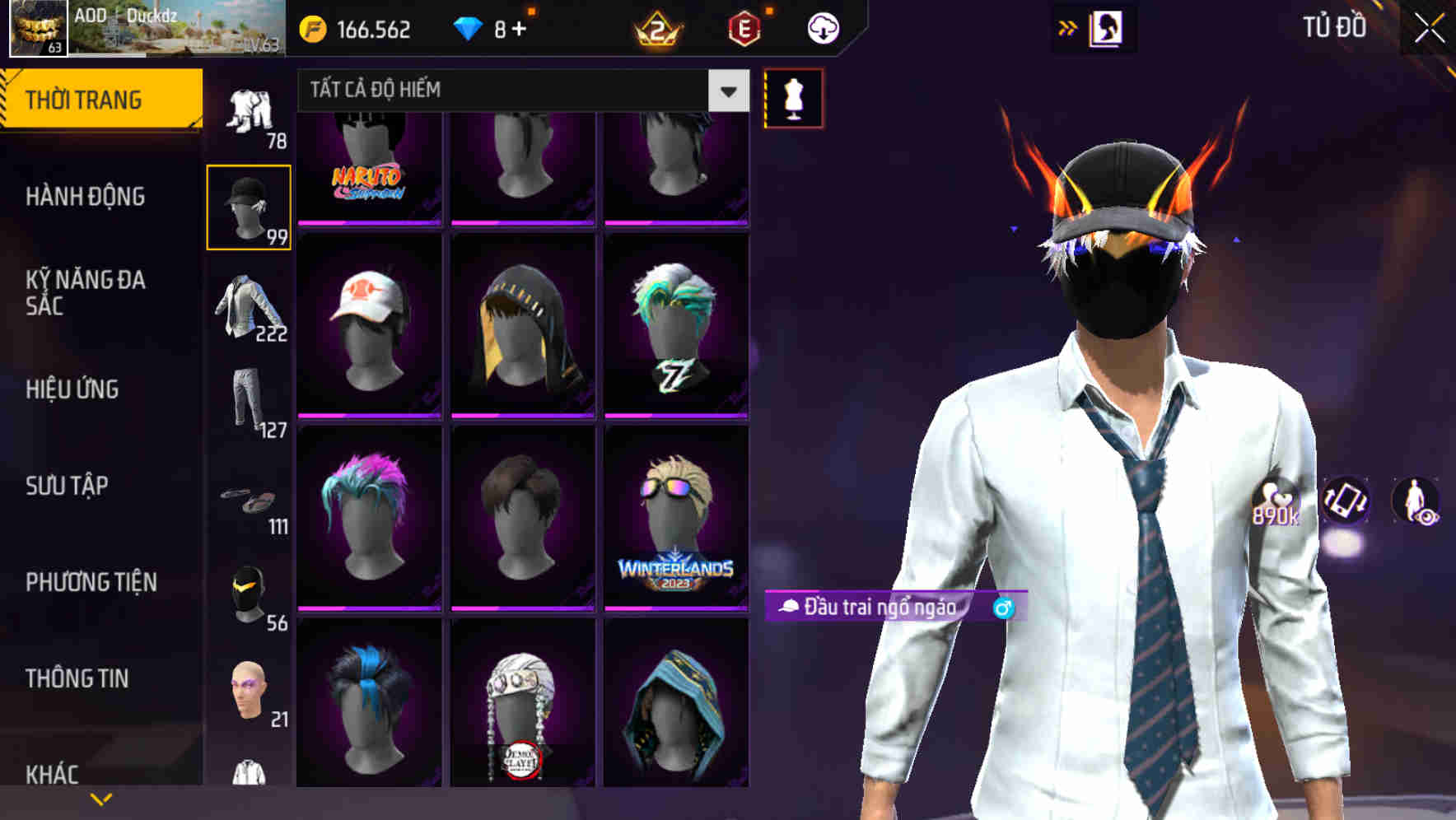Open the crown rank badge

point(655,28)
